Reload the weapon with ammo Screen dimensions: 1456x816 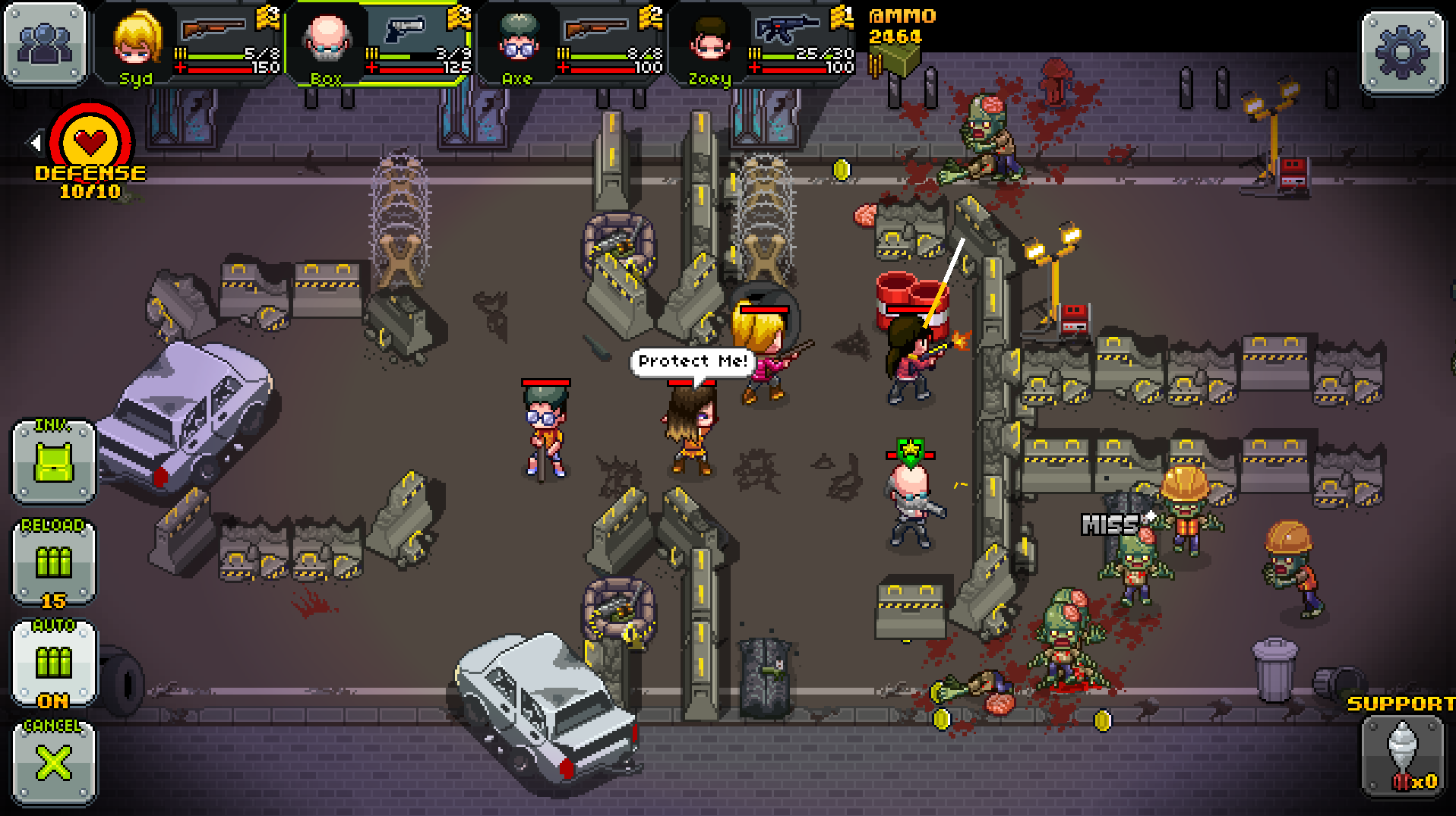54,562
